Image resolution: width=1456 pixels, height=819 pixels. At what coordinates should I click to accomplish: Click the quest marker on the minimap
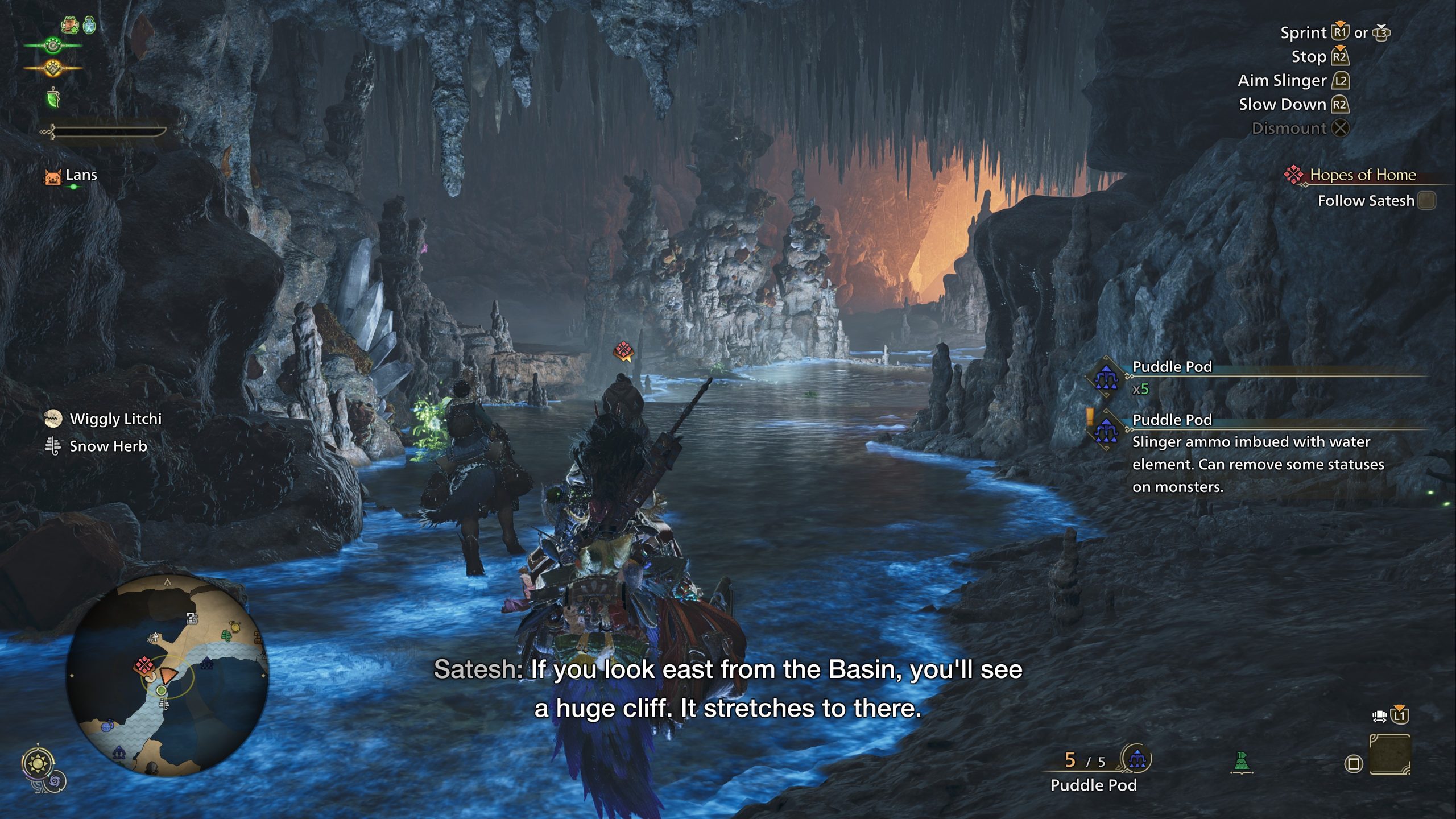pos(143,664)
